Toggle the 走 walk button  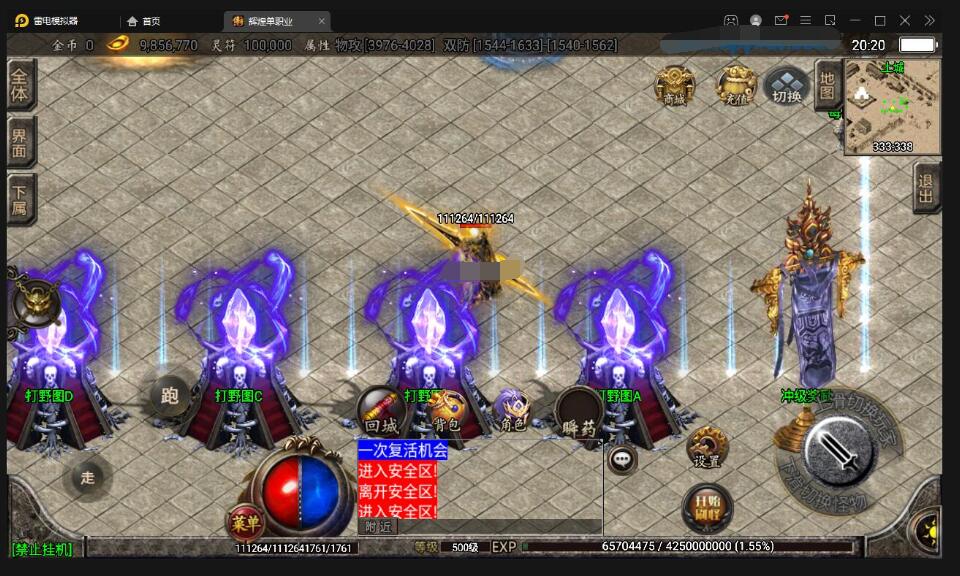click(x=88, y=477)
